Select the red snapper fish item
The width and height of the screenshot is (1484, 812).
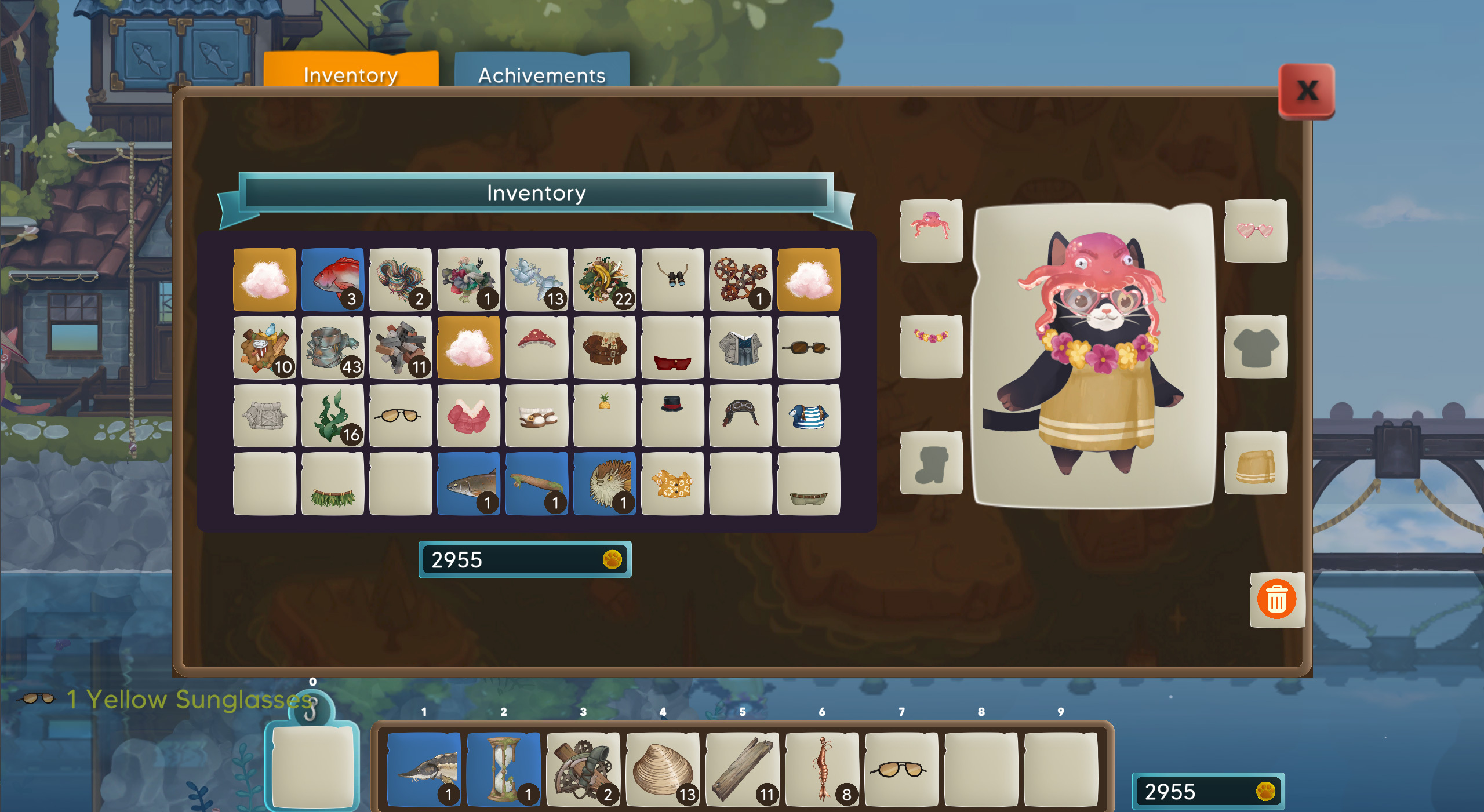coord(332,280)
